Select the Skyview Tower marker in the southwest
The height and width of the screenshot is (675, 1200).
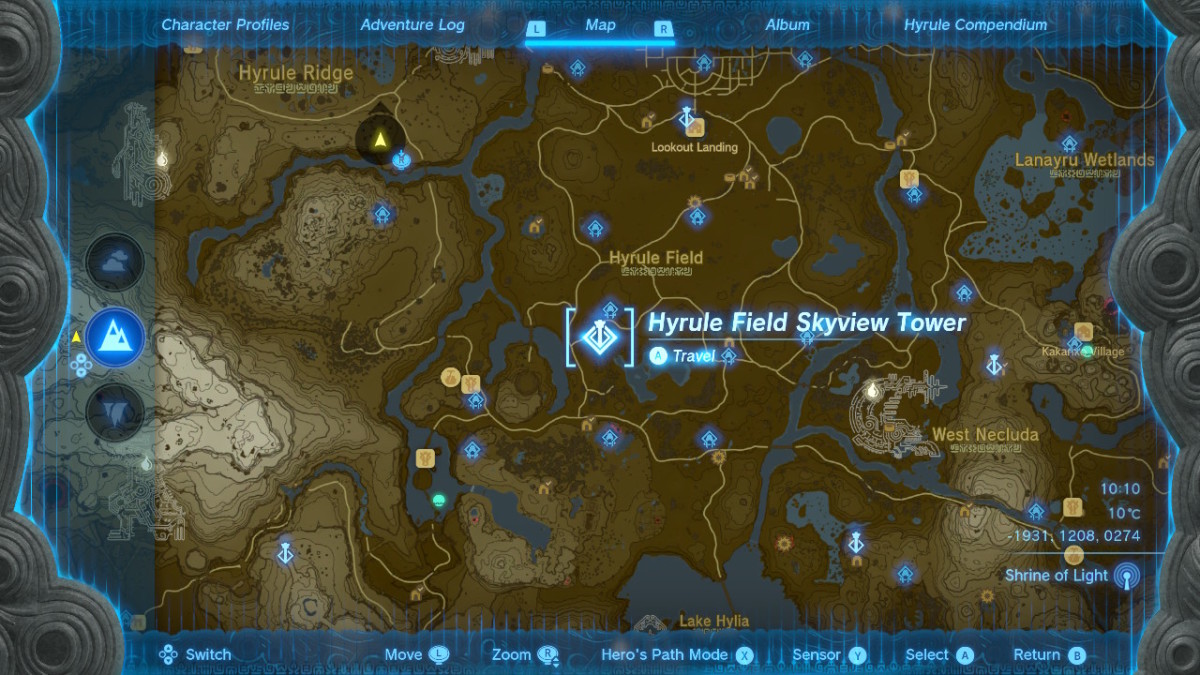click(285, 552)
